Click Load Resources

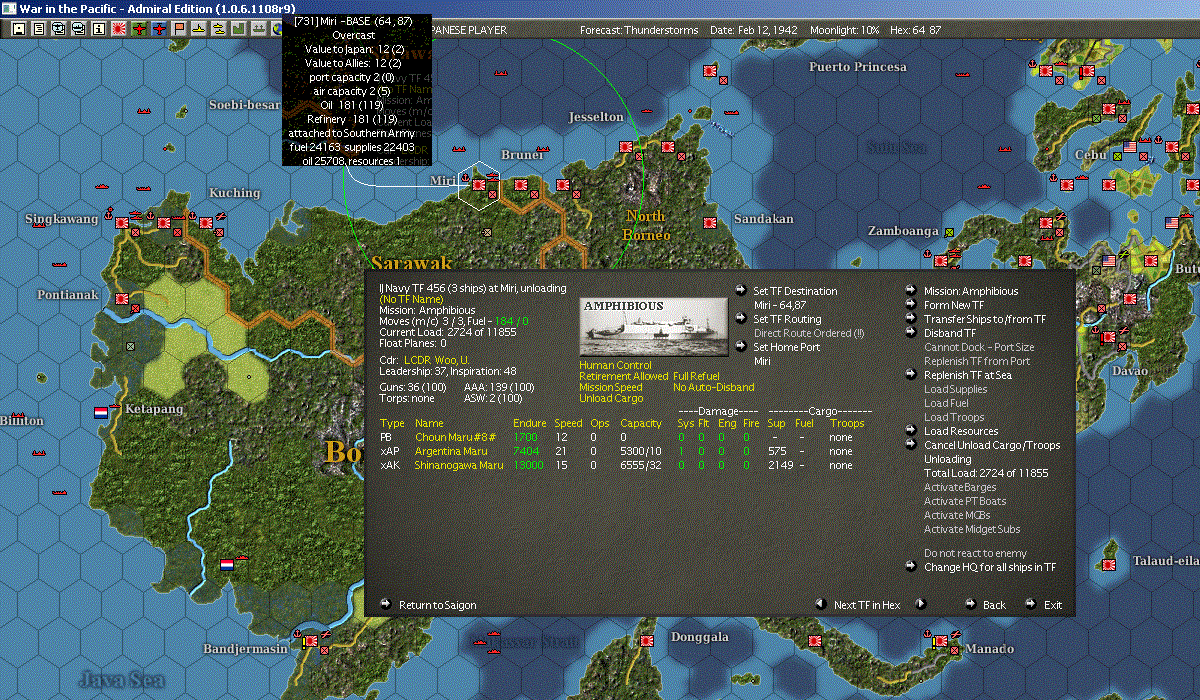(961, 431)
